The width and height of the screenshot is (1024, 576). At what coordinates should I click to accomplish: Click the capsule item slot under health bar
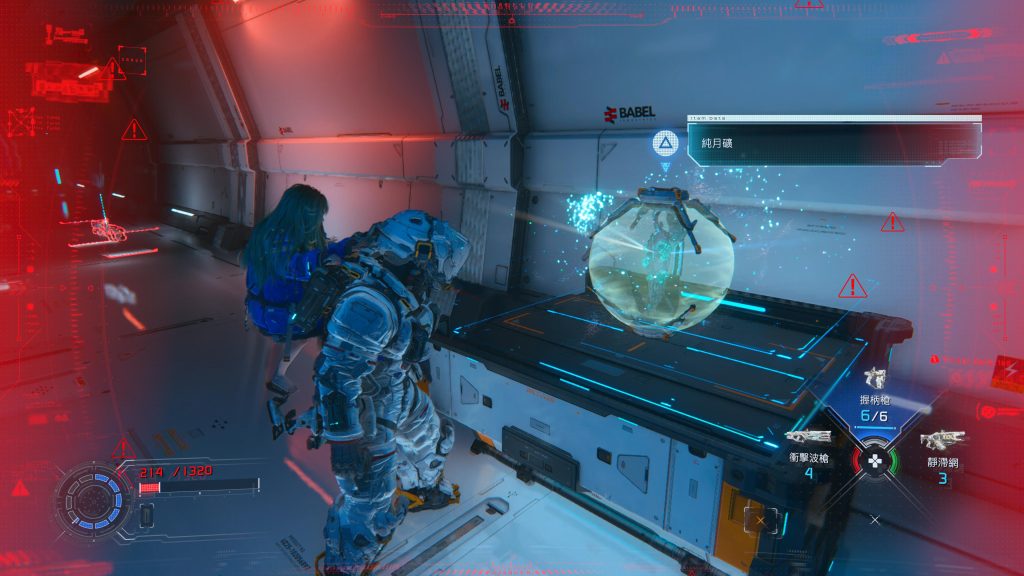coord(147,515)
